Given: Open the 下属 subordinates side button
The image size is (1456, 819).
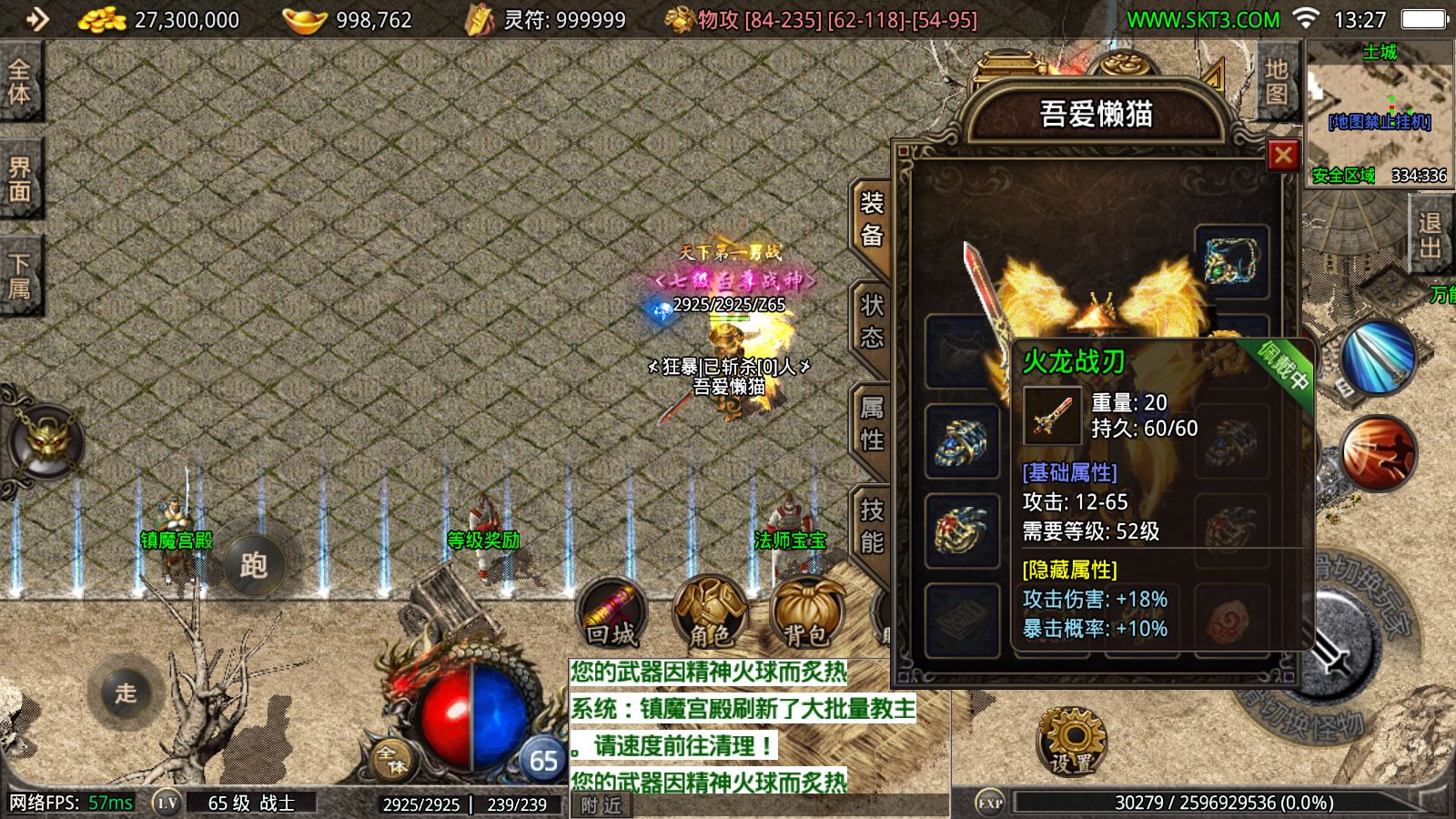Looking at the screenshot, I should pyautogui.click(x=19, y=277).
